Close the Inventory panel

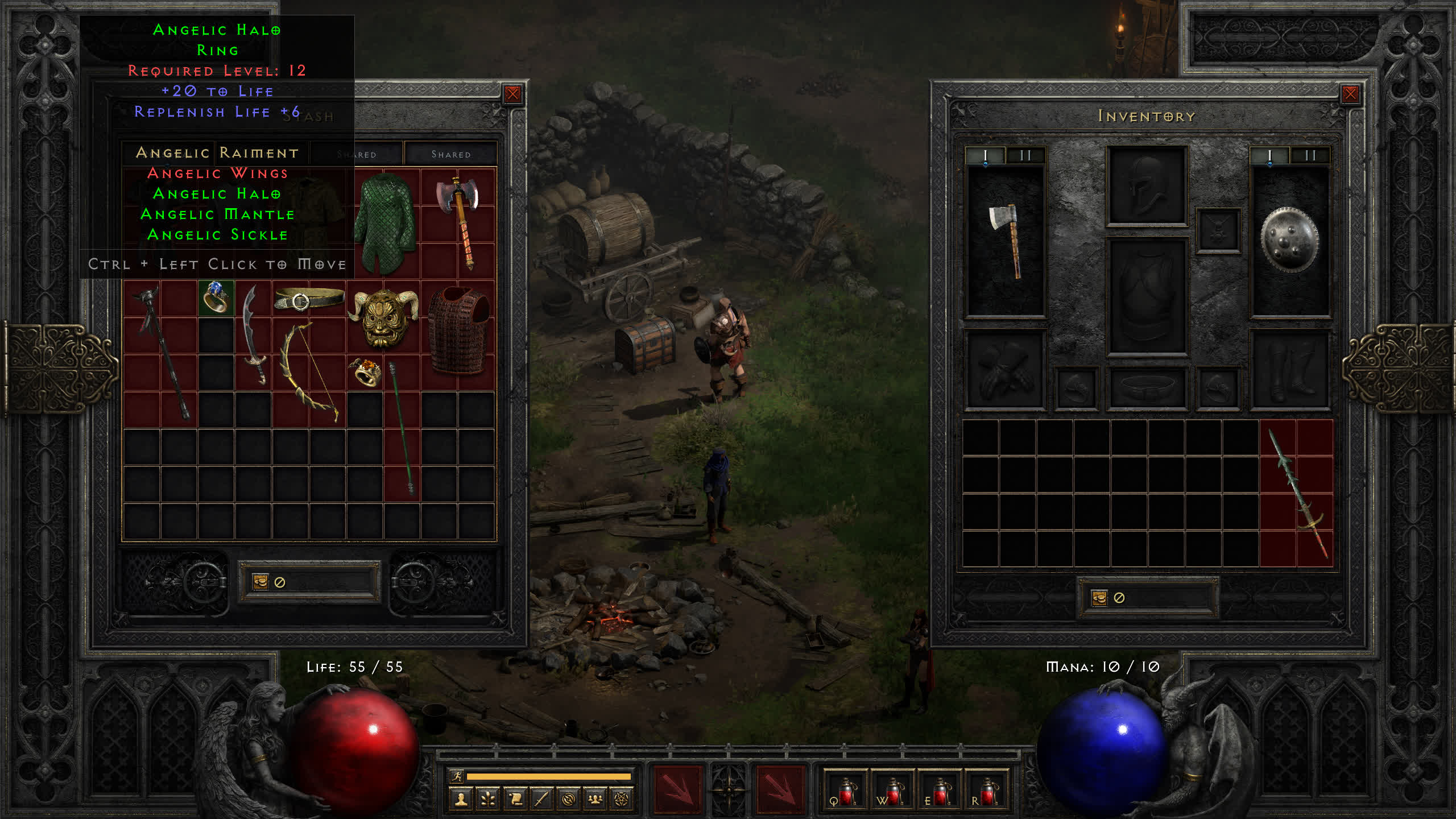coord(1350,94)
